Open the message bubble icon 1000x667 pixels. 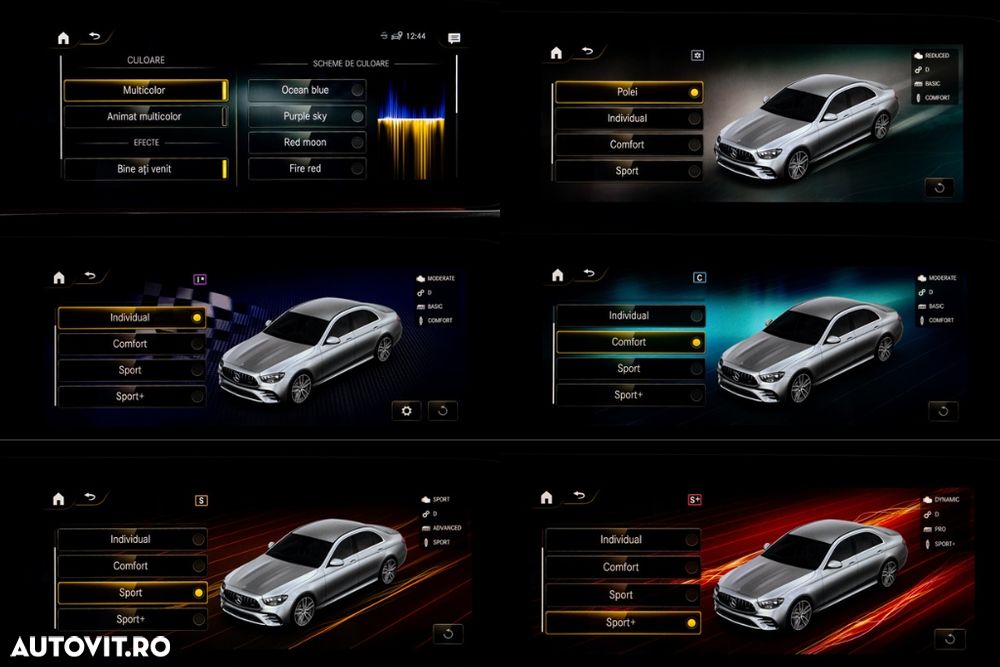454,38
